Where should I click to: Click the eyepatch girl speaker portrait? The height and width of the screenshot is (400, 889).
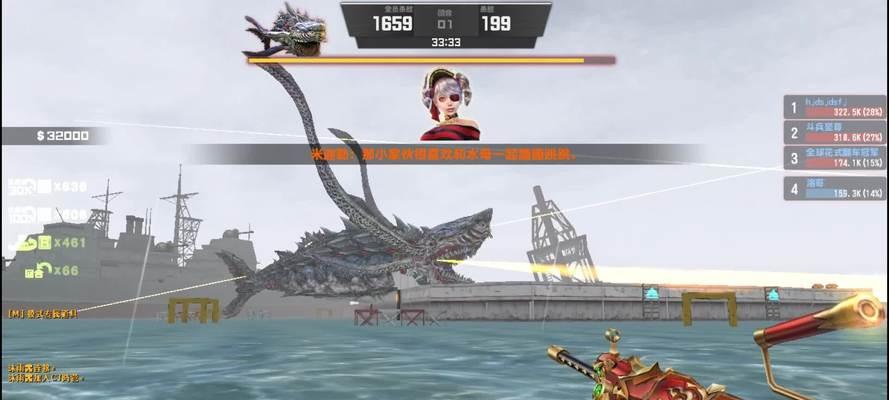click(x=449, y=104)
